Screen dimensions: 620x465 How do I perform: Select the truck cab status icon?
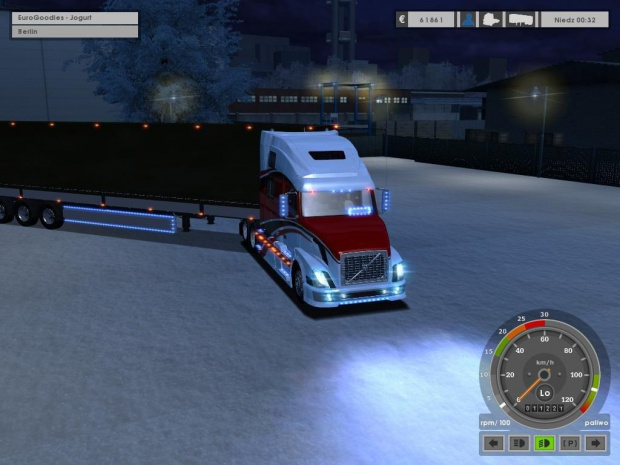[x=493, y=19]
